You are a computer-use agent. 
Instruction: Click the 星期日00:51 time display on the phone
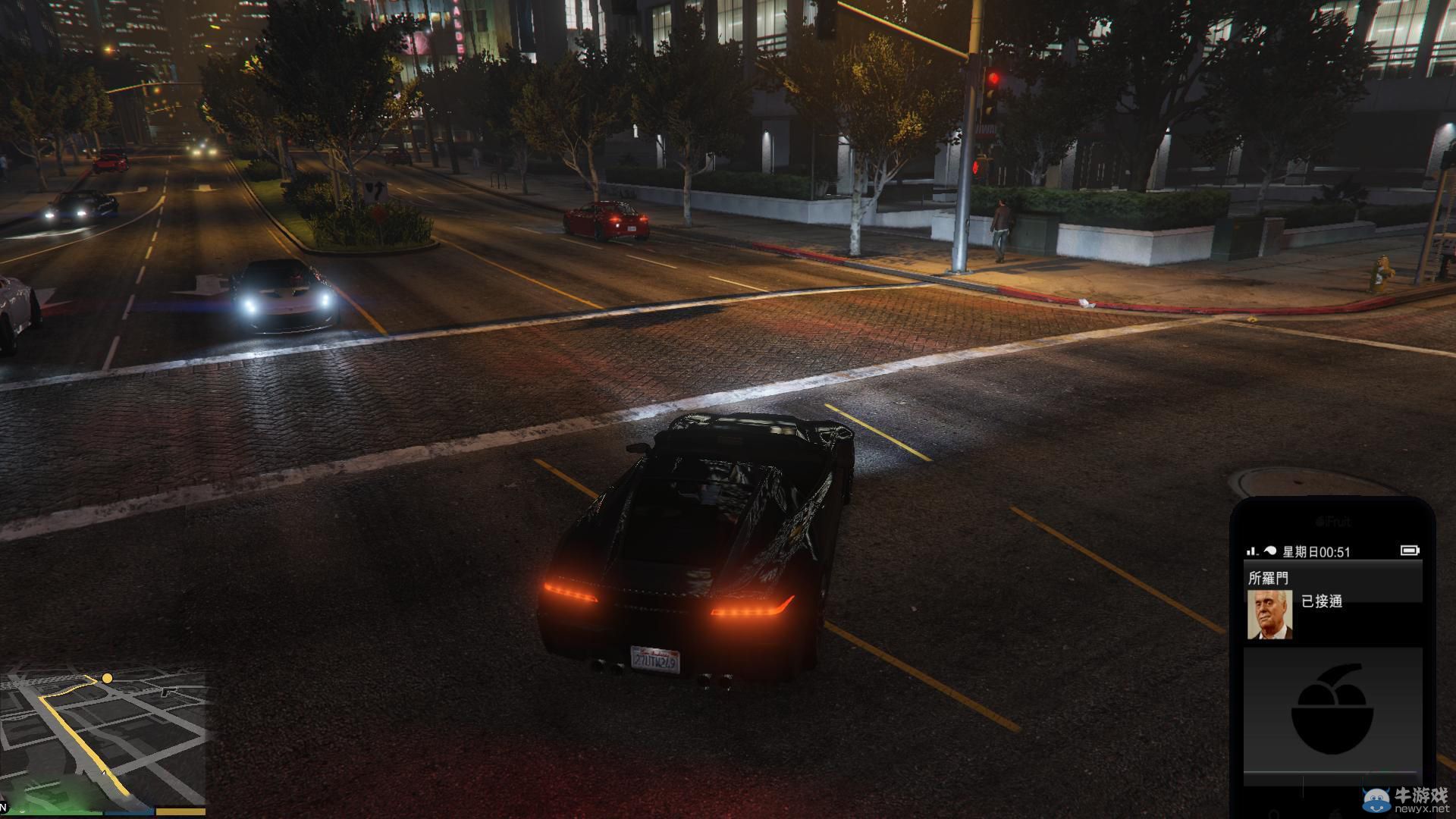pos(1316,551)
